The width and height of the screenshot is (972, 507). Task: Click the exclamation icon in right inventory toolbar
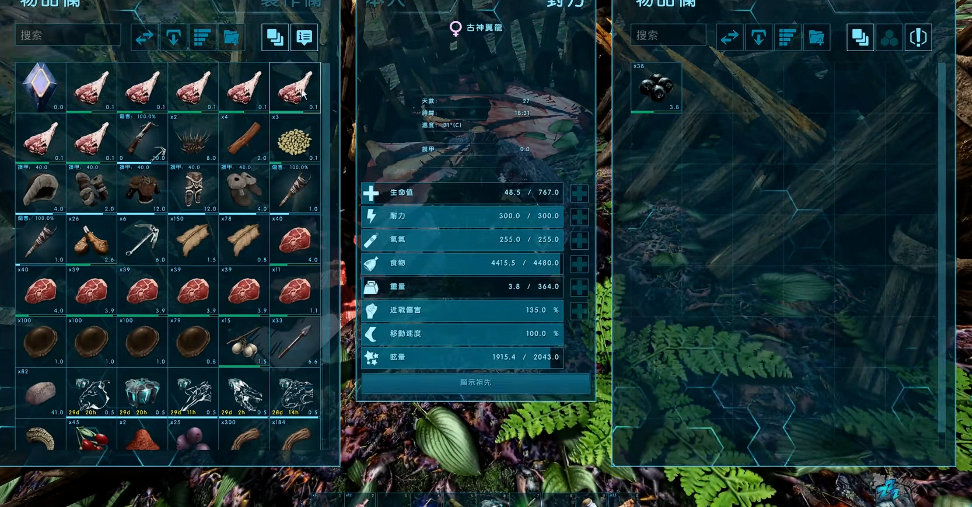pyautogui.click(x=918, y=38)
